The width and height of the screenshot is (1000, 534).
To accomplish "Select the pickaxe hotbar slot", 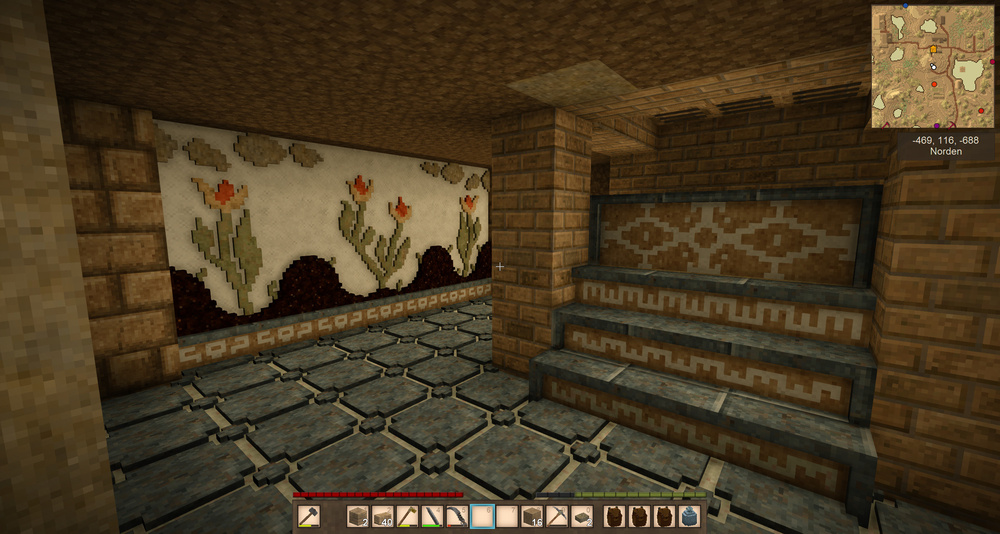I will pos(557,517).
